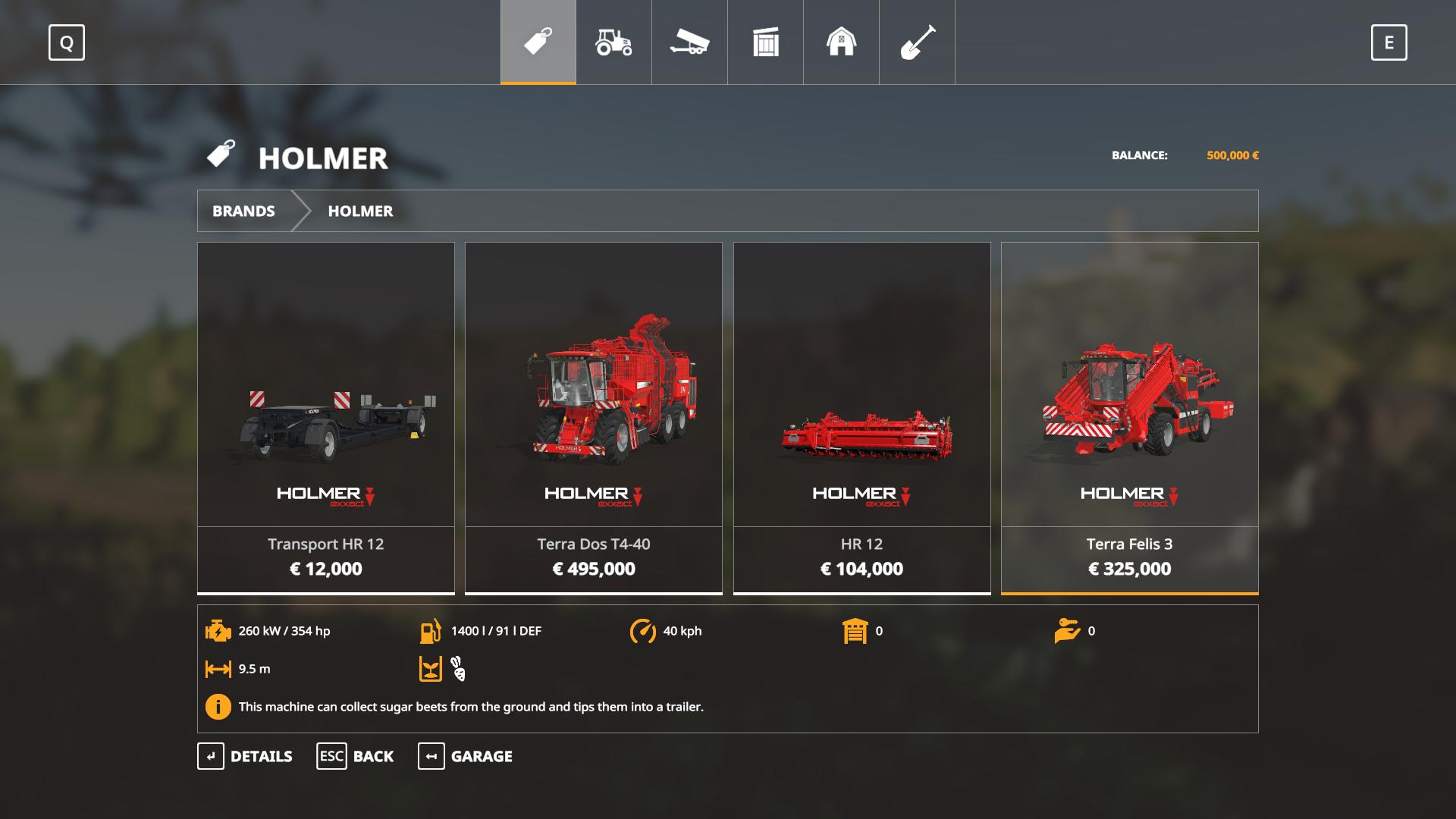Image resolution: width=1456 pixels, height=819 pixels.
Task: Go back to BRANDS in the breadcrumb
Action: tap(243, 211)
